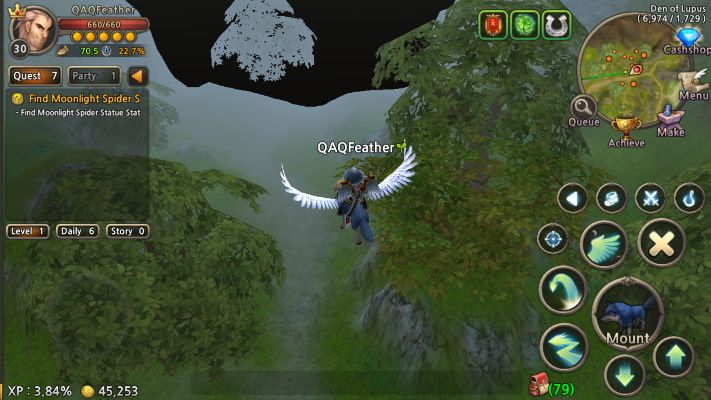The width and height of the screenshot is (711, 400).
Task: Activate the Mount wolf button
Action: point(627,315)
